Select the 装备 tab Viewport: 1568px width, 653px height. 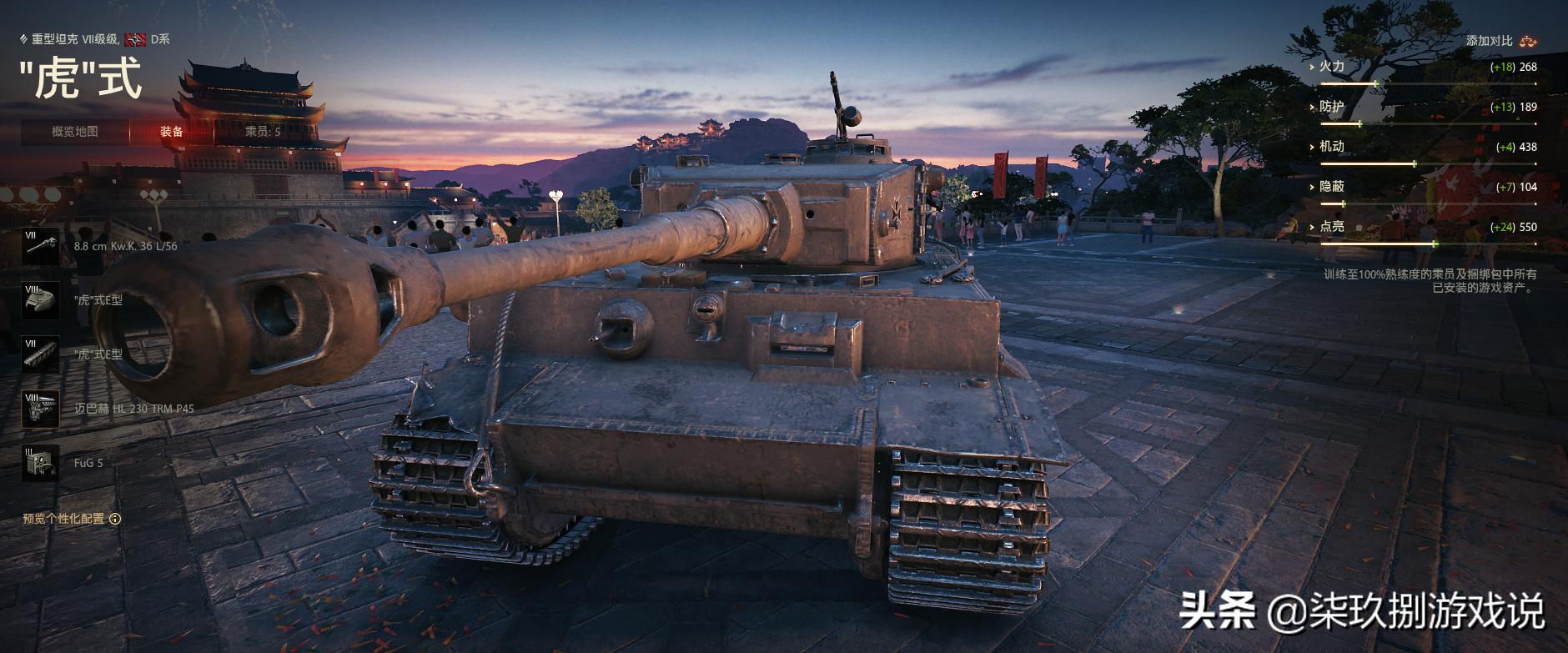172,132
